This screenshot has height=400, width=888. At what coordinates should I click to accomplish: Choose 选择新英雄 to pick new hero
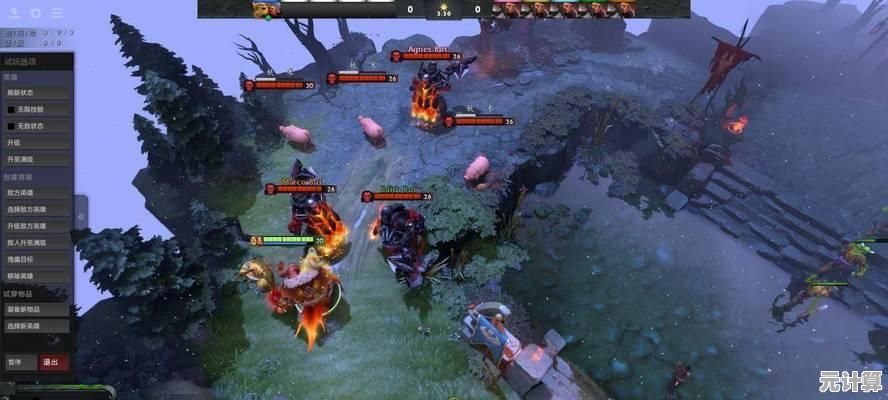(36, 326)
